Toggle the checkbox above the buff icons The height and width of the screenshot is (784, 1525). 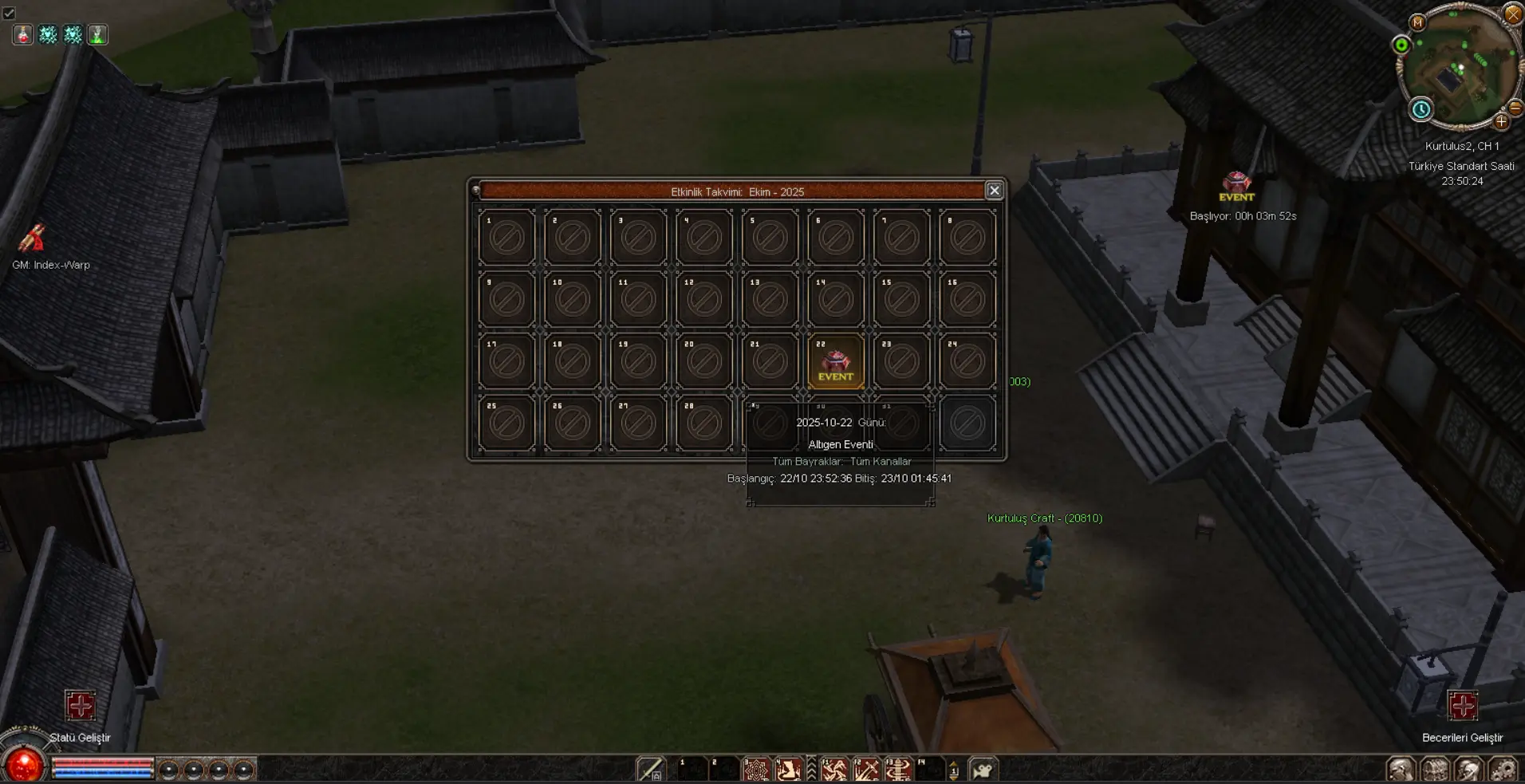pos(9,13)
